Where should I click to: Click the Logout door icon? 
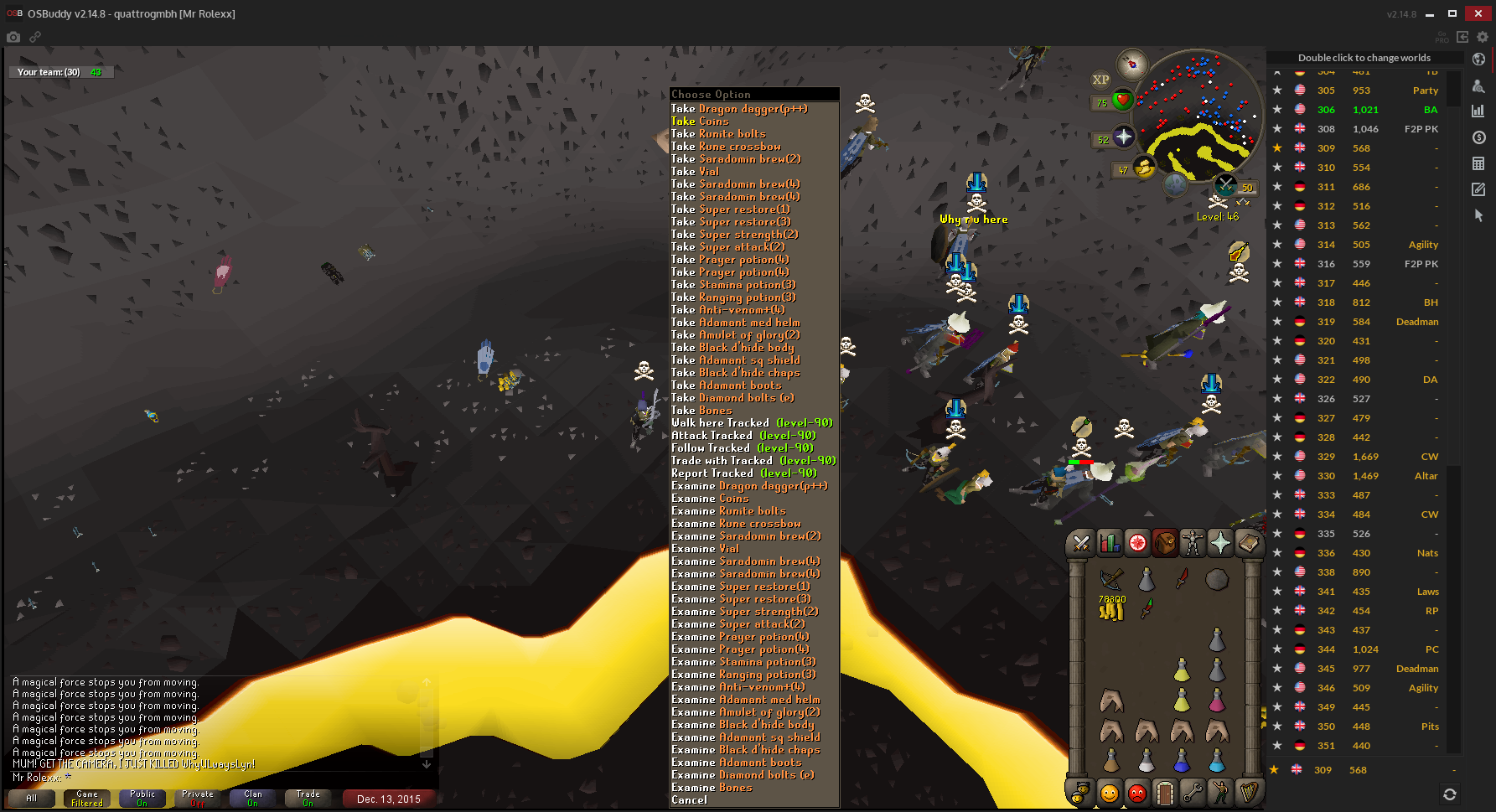1165,793
